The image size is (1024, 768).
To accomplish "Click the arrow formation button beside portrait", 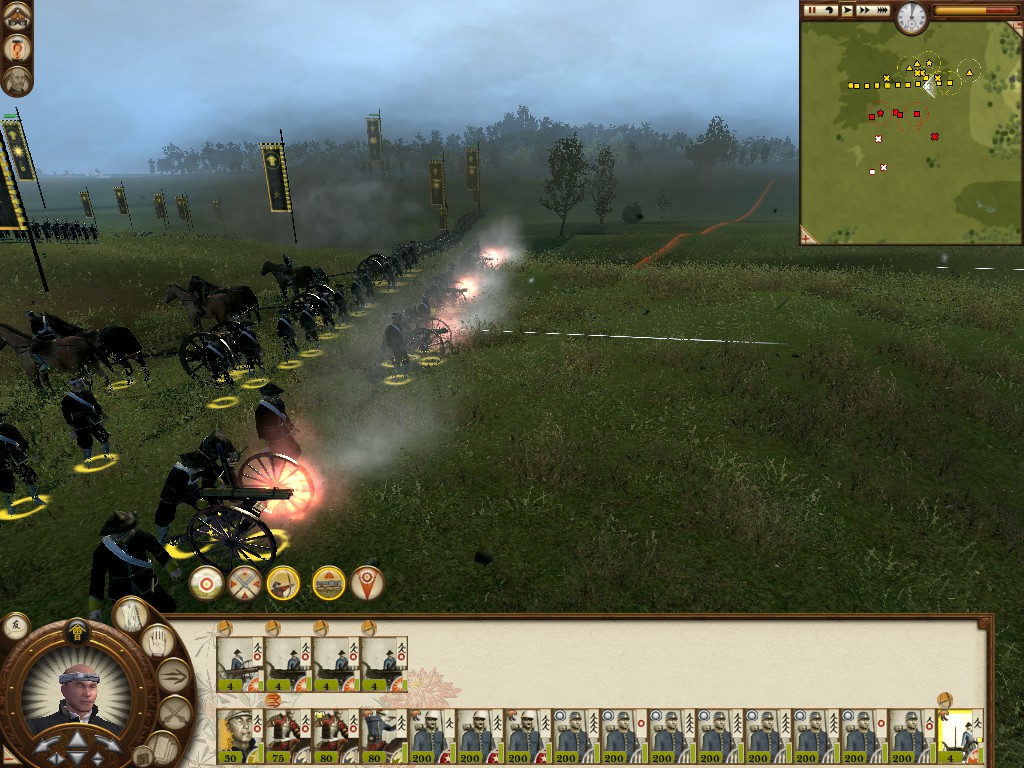I will click(x=174, y=676).
